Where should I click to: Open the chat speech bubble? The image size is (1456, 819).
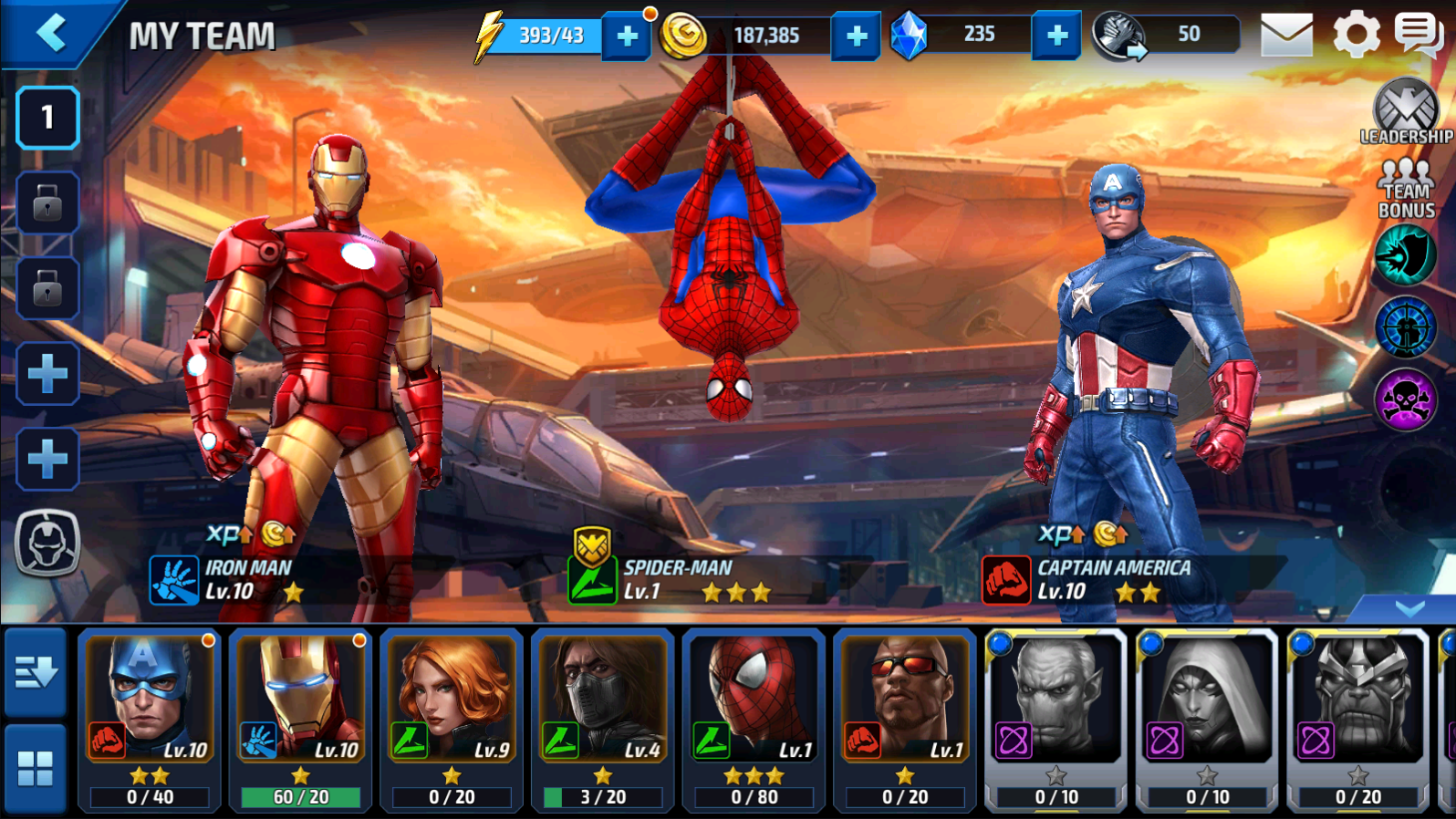(1418, 36)
